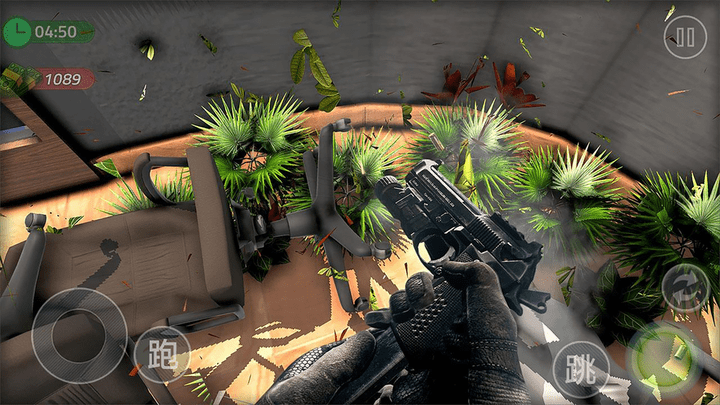Click the virtual movement joystick

click(78, 334)
